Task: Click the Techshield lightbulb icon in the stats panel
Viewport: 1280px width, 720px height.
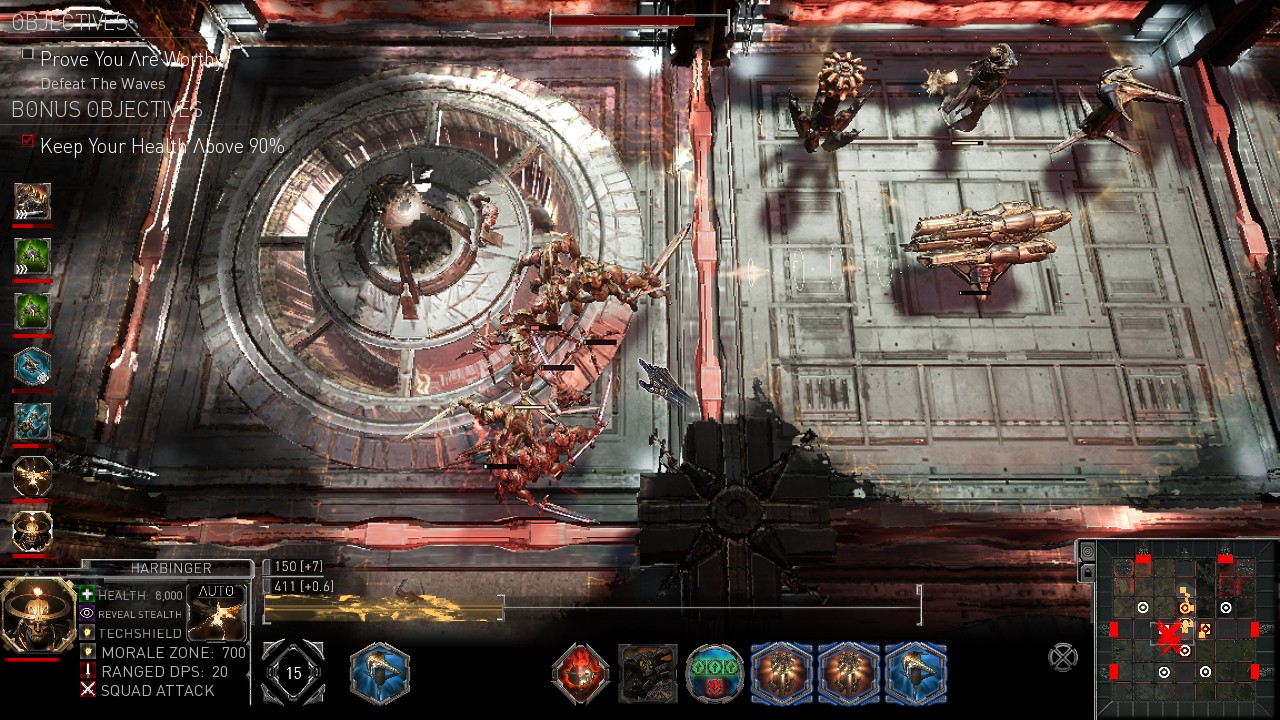Action: (x=87, y=633)
